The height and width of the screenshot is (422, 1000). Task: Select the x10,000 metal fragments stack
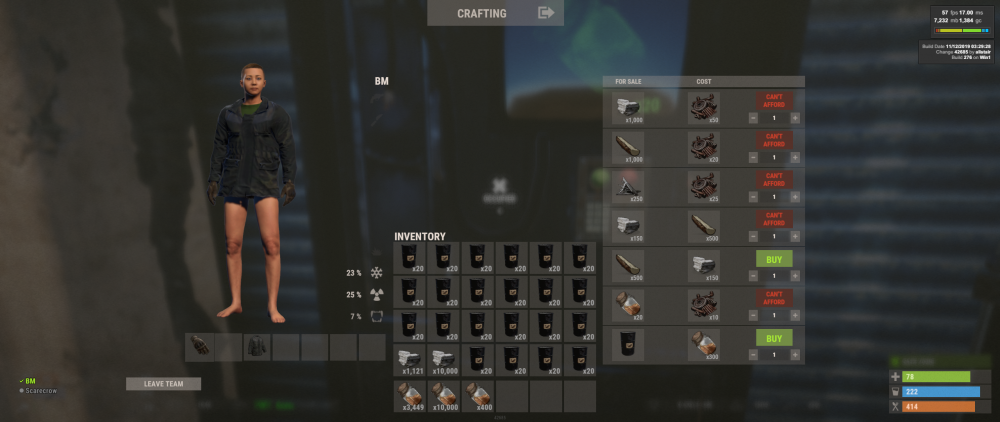[x=444, y=361]
